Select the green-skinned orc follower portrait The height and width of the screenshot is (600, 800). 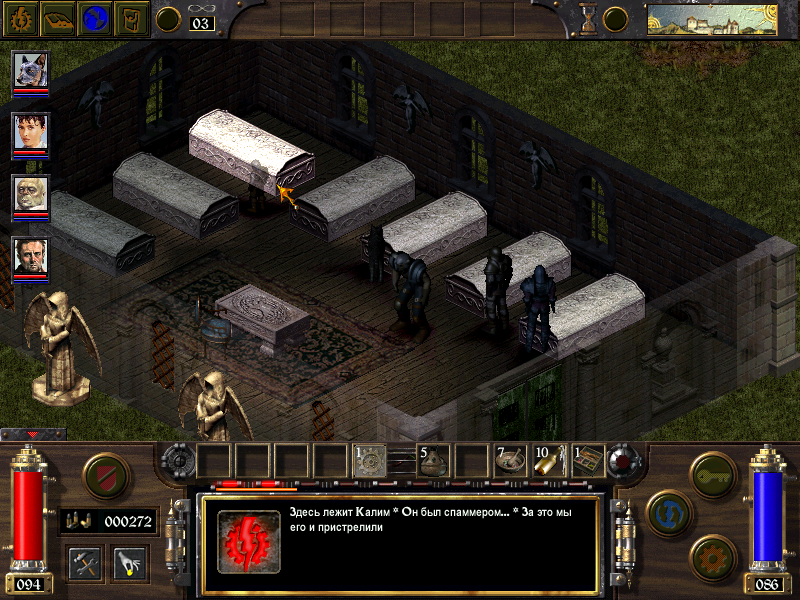pyautogui.click(x=30, y=195)
